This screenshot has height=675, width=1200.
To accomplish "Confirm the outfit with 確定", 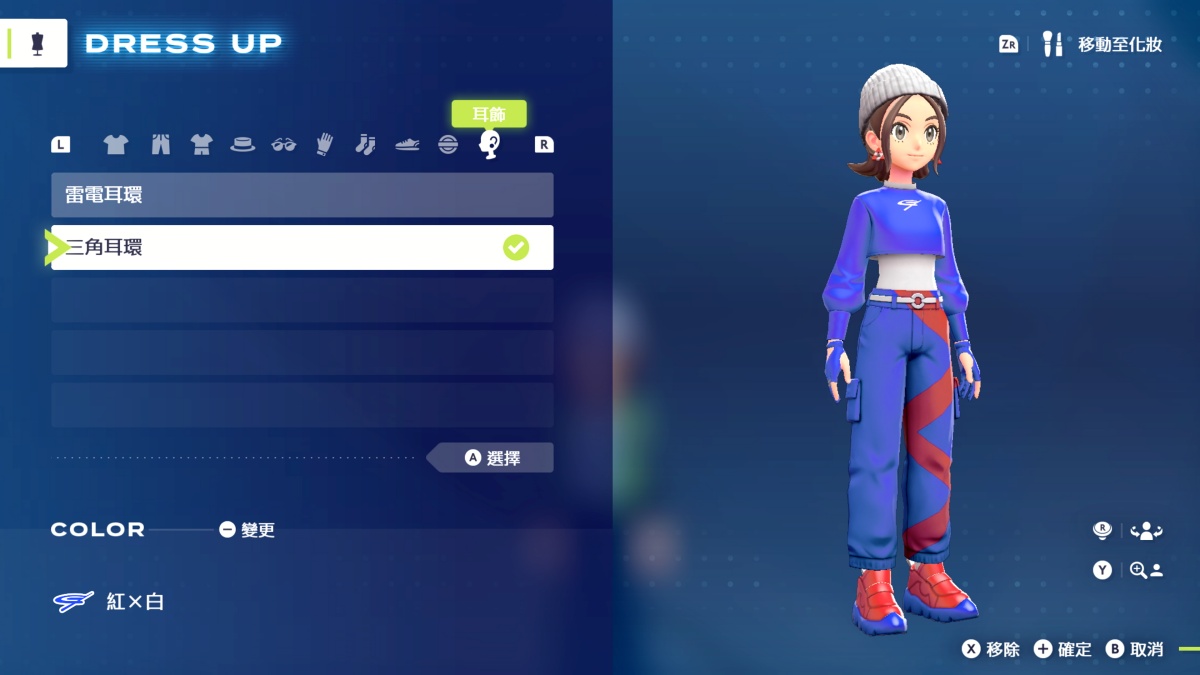I will pos(1063,649).
